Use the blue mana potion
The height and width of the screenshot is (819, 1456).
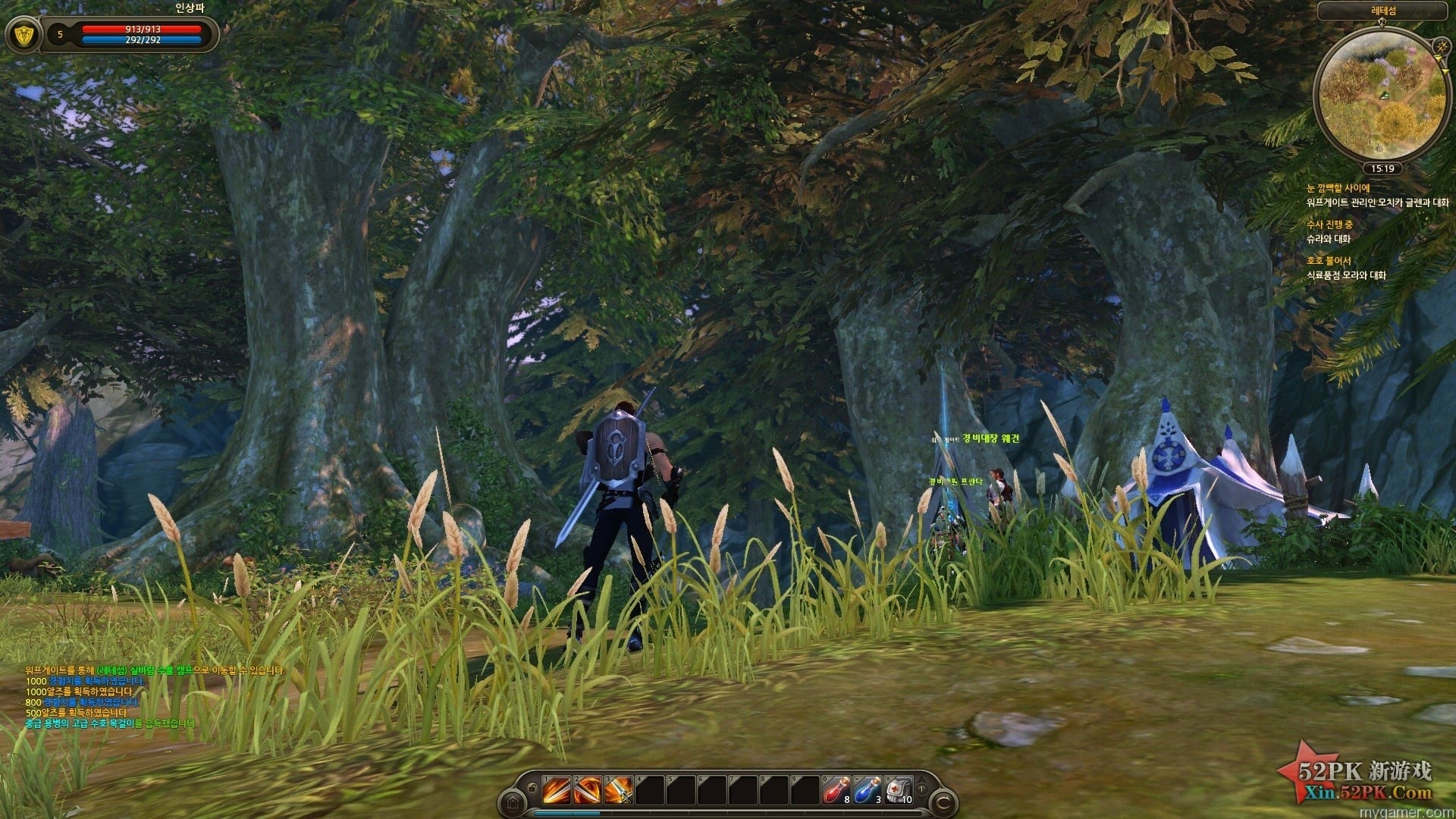pyautogui.click(x=867, y=791)
